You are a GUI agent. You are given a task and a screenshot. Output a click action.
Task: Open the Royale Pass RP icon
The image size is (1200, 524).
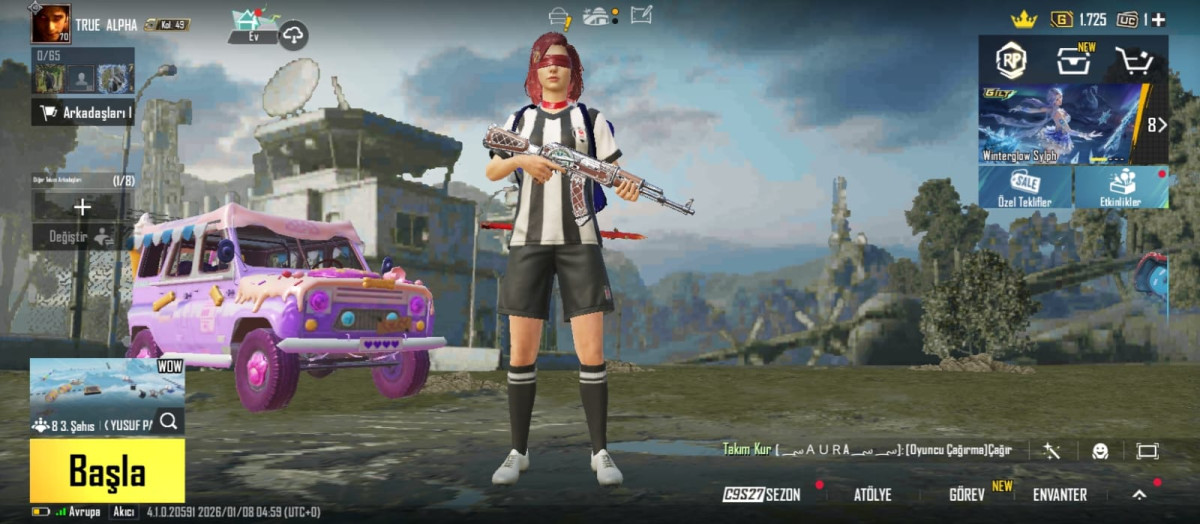tap(1011, 61)
